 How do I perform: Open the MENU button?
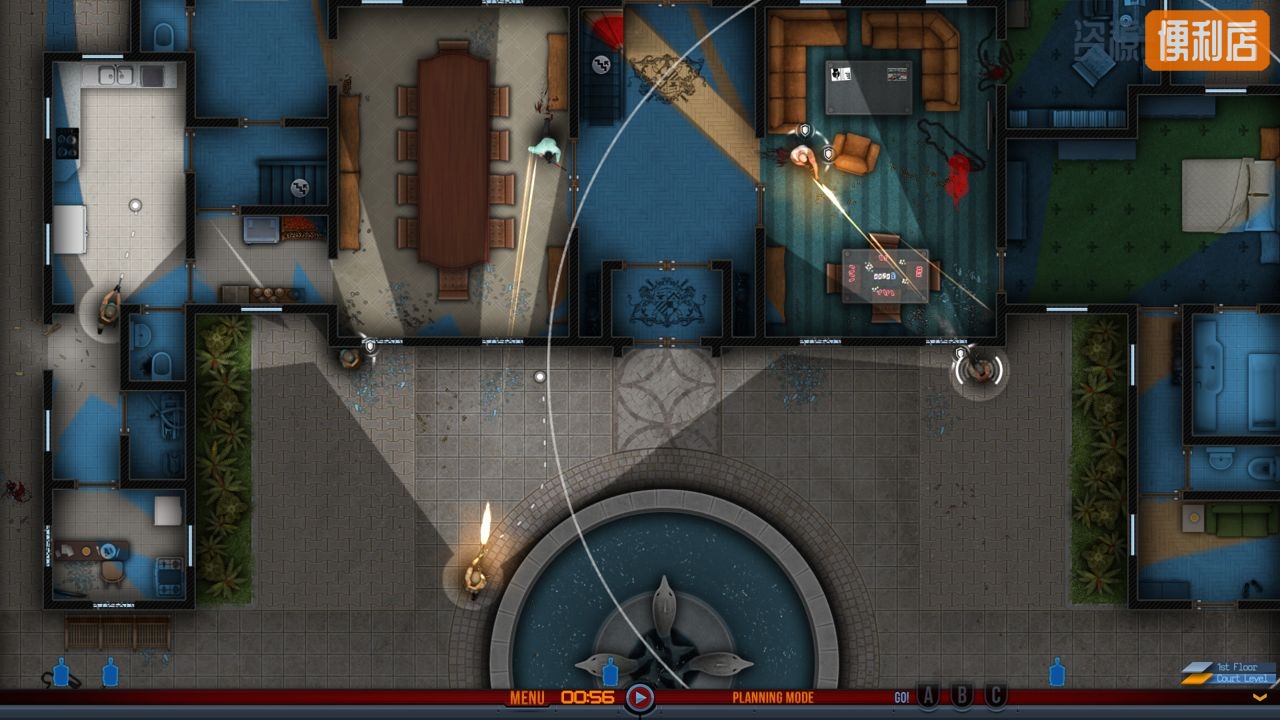tap(527, 698)
